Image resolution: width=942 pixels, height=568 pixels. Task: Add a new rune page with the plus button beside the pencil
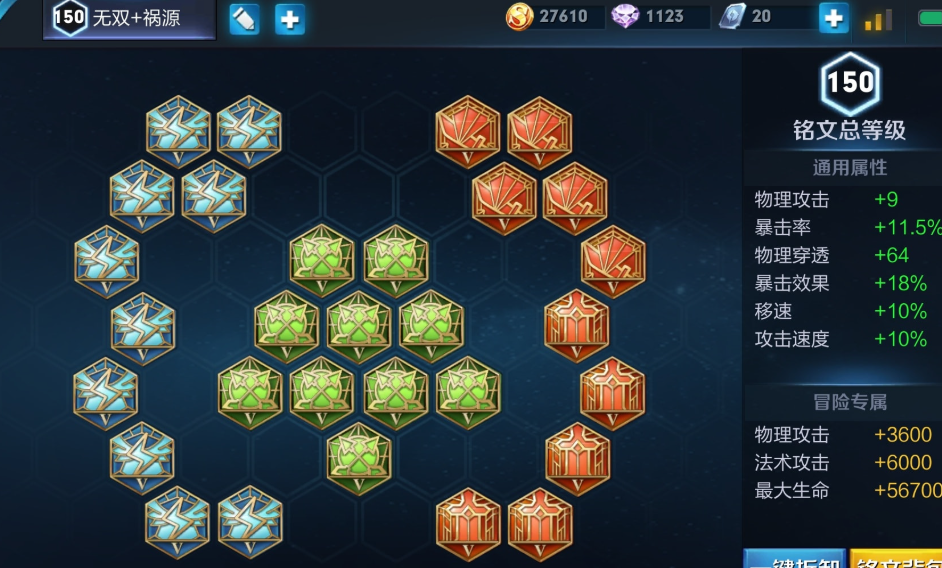pos(290,19)
